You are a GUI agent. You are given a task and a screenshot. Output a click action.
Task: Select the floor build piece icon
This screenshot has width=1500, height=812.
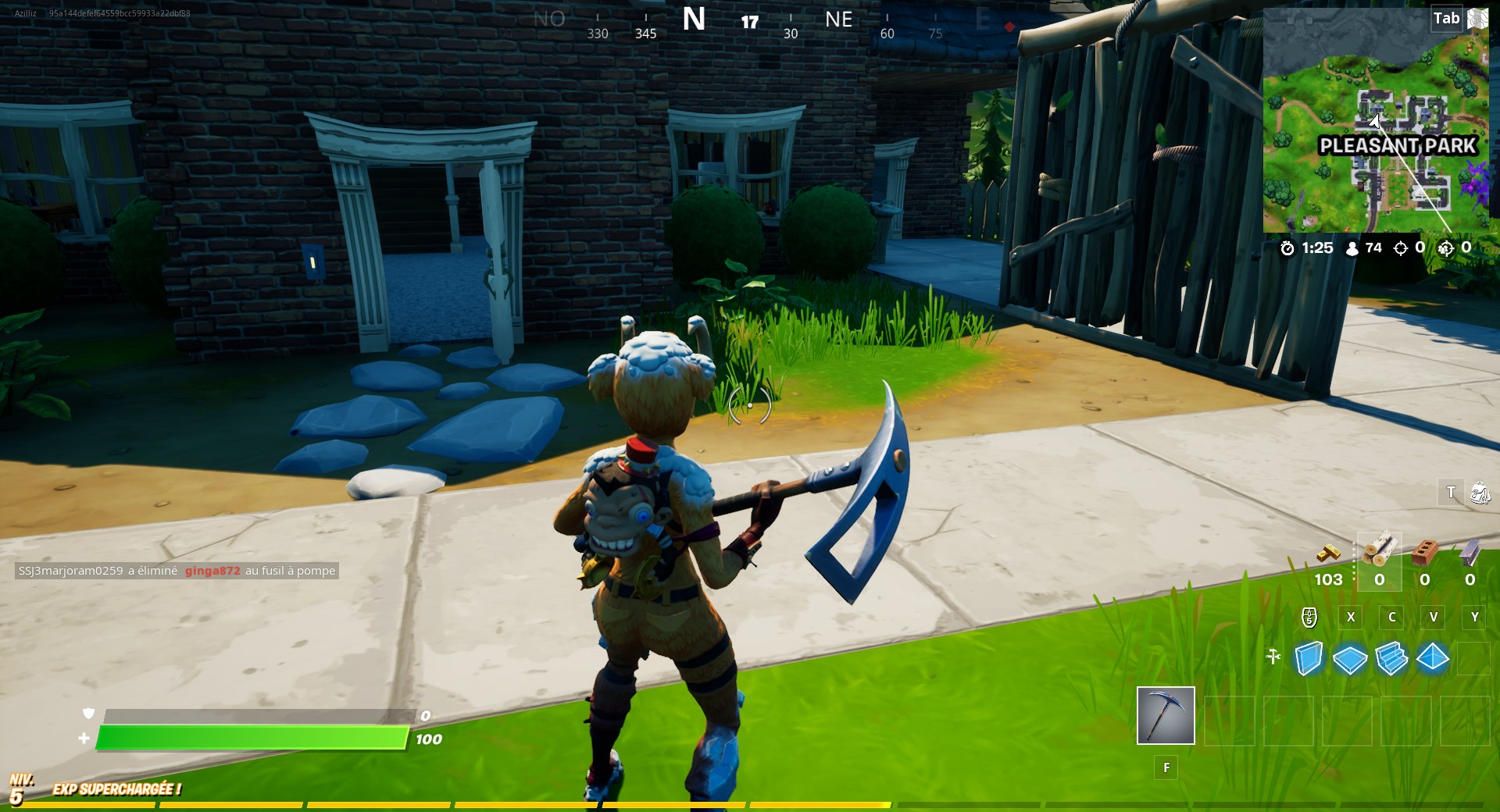1351,660
